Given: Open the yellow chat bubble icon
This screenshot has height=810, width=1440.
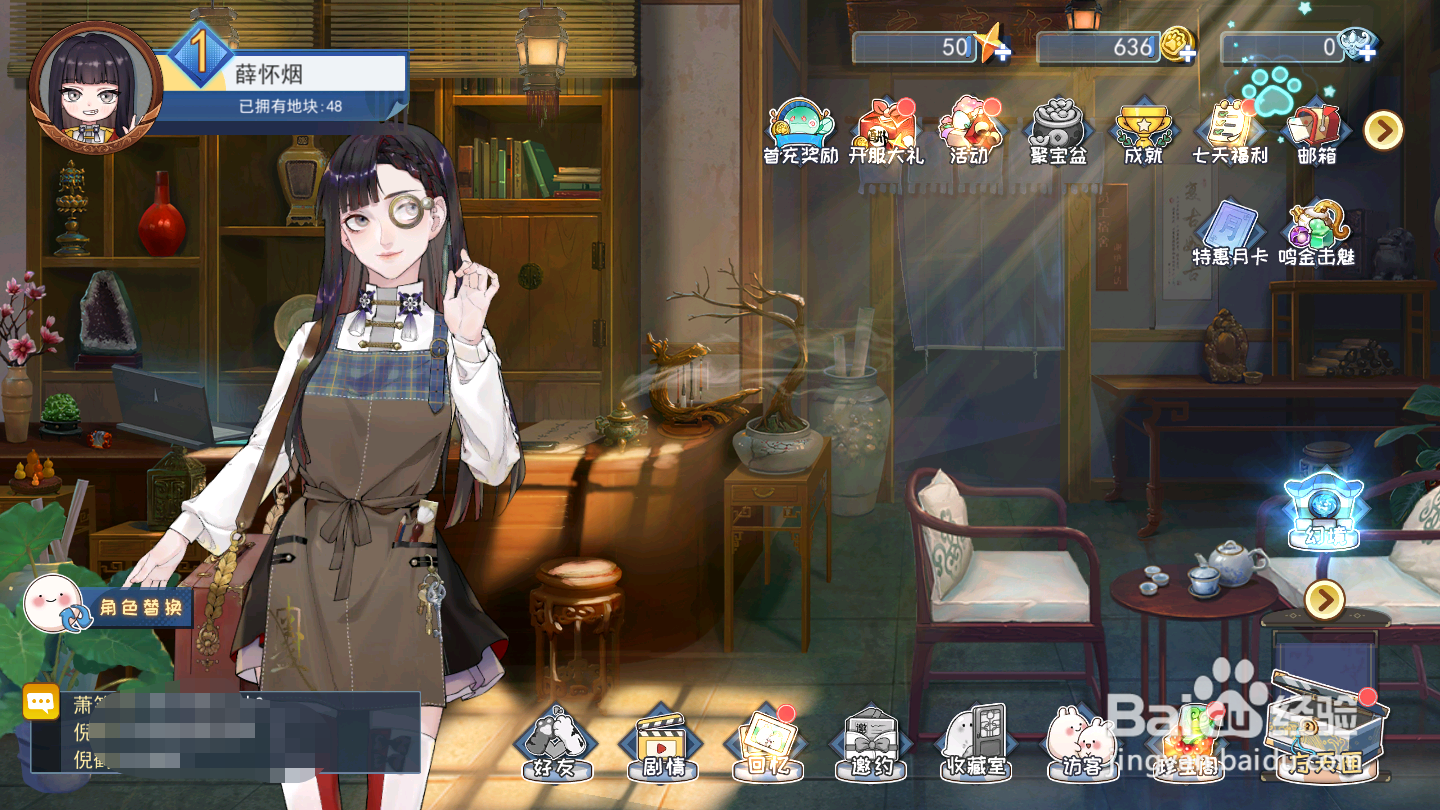Looking at the screenshot, I should (41, 702).
